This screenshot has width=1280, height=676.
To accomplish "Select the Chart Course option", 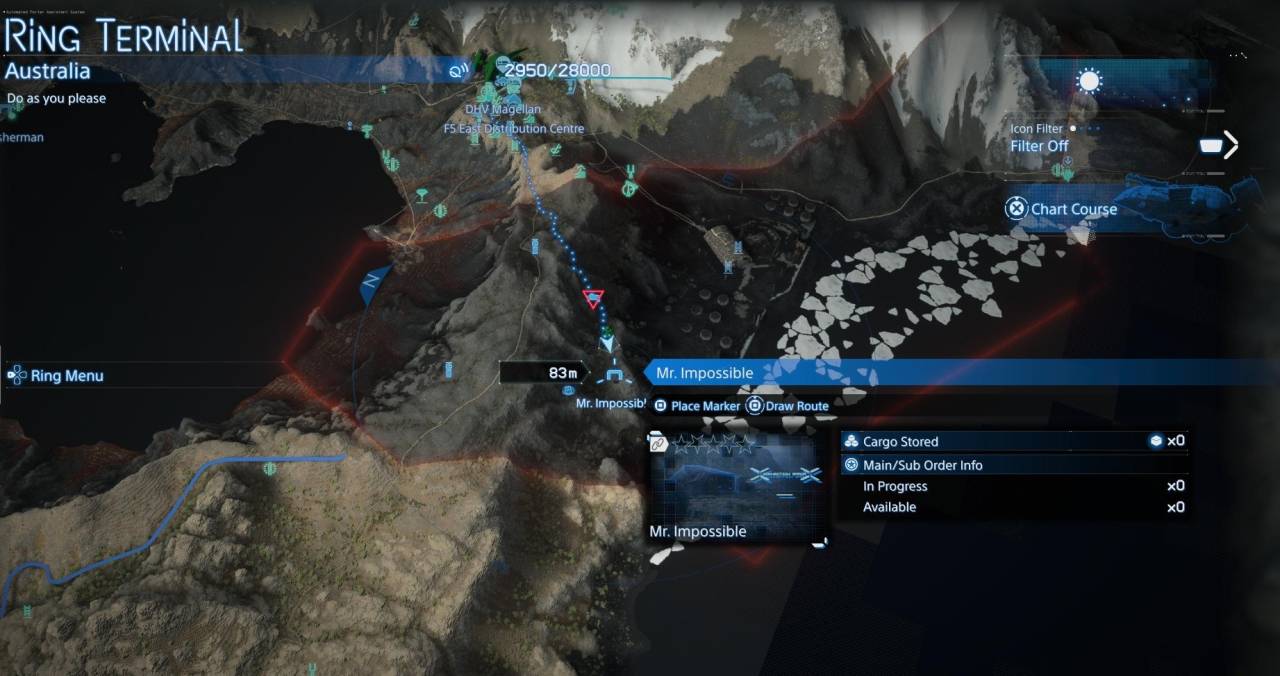I will pyautogui.click(x=1062, y=209).
